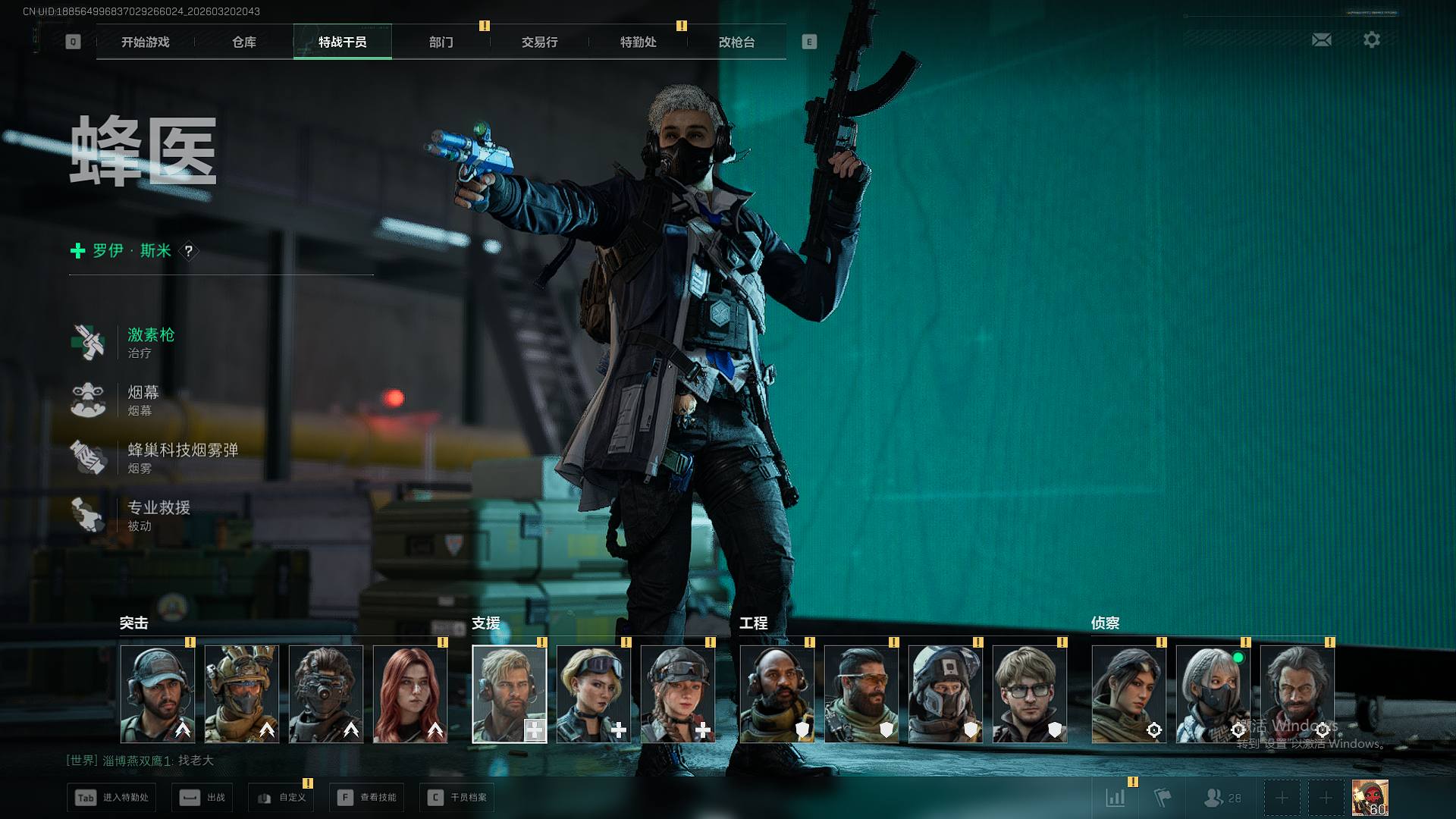Open the 自定义 customize option
This screenshot has width=1456, height=819.
pos(281,798)
